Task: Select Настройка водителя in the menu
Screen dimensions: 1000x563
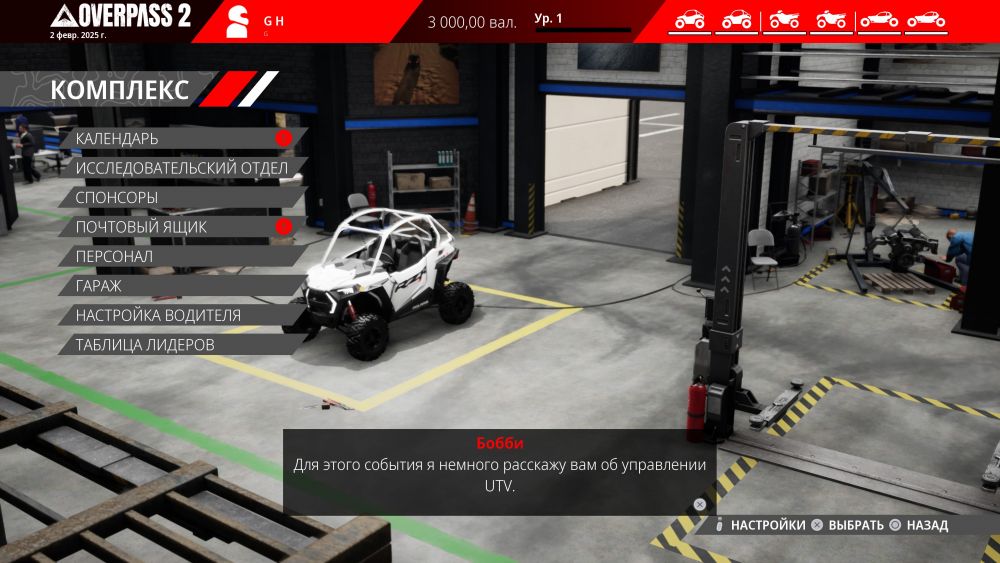Action: pyautogui.click(x=158, y=315)
